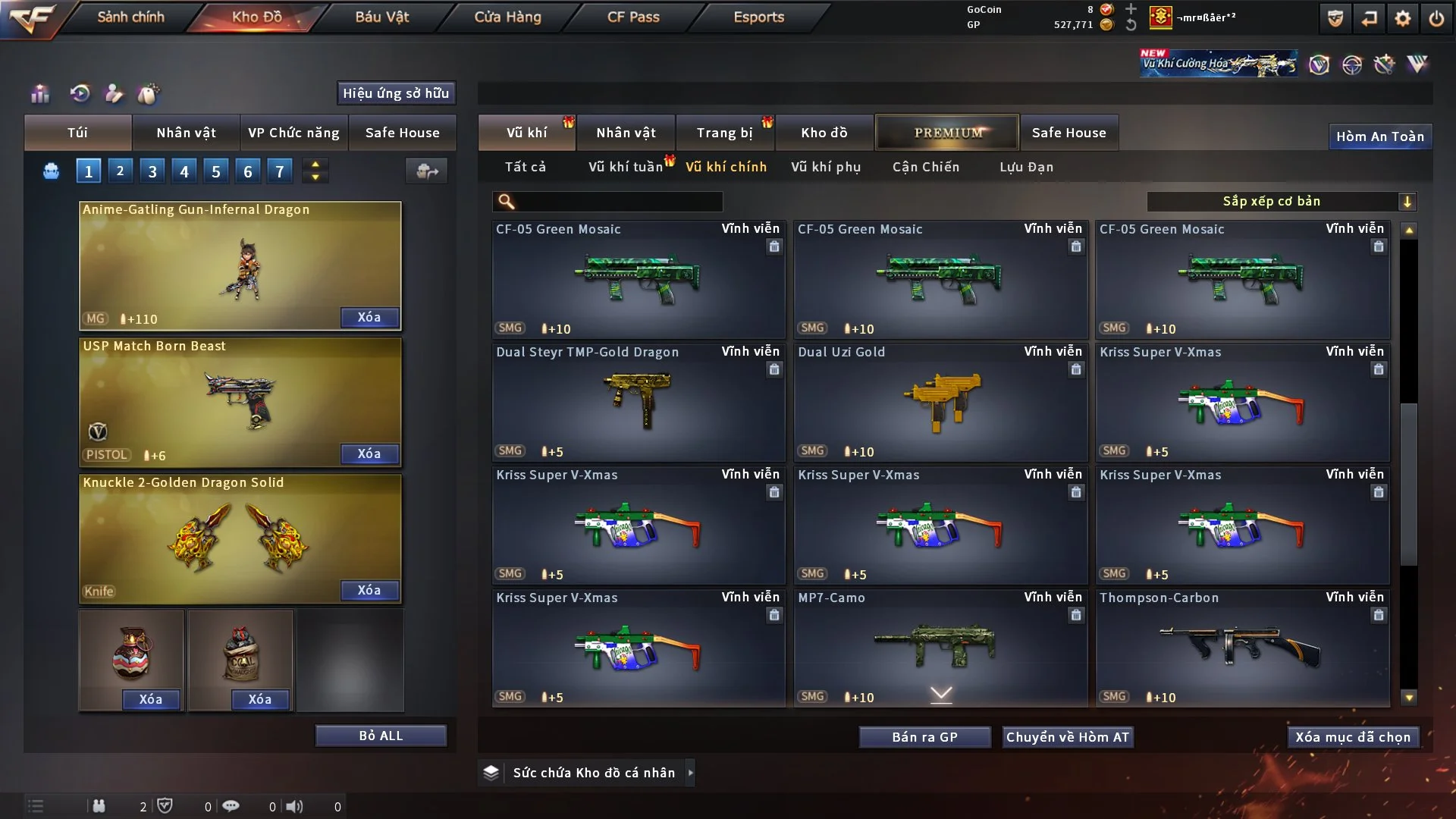Screen dimensions: 1456x819
Task: Go to the Cửa Hàng shop
Action: pyautogui.click(x=507, y=17)
